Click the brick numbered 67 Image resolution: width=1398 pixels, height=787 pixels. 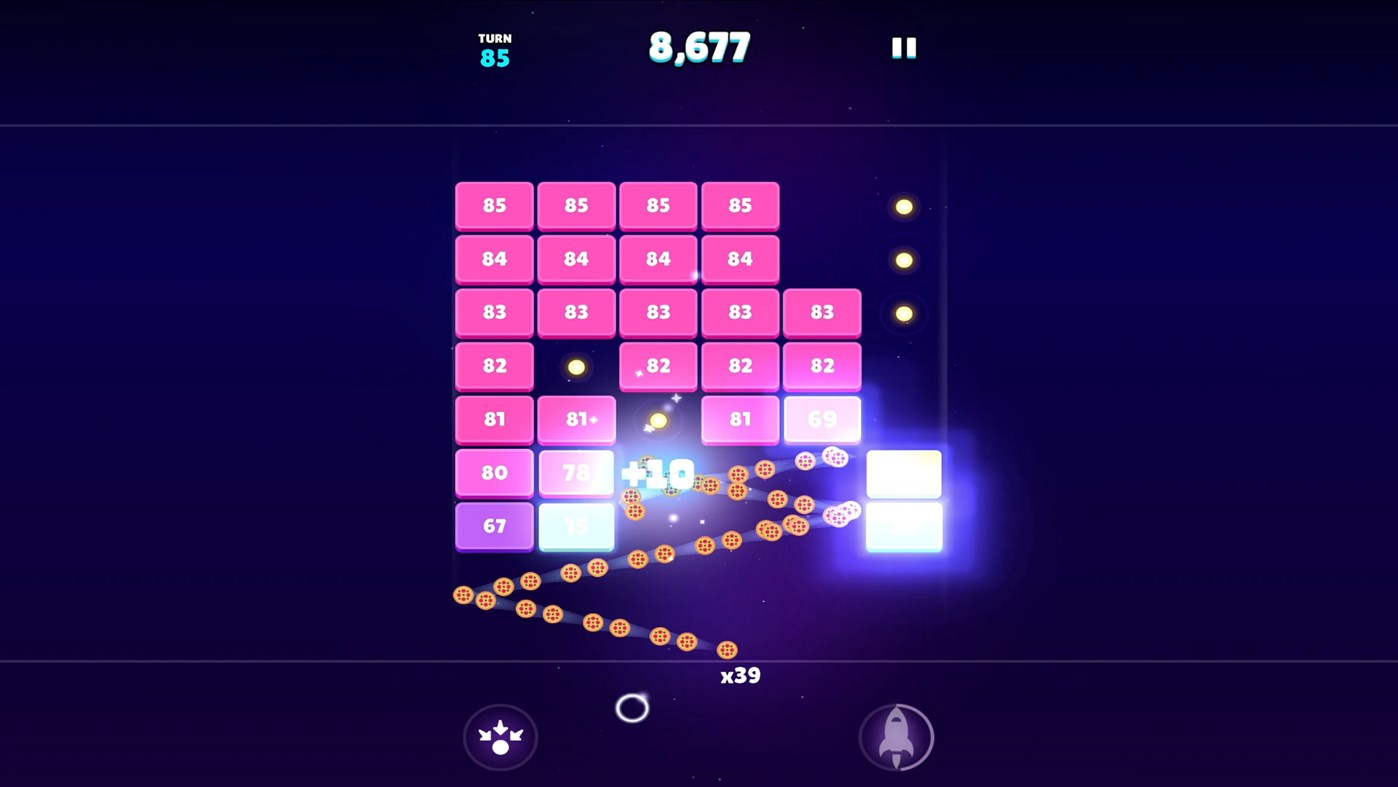click(x=494, y=525)
